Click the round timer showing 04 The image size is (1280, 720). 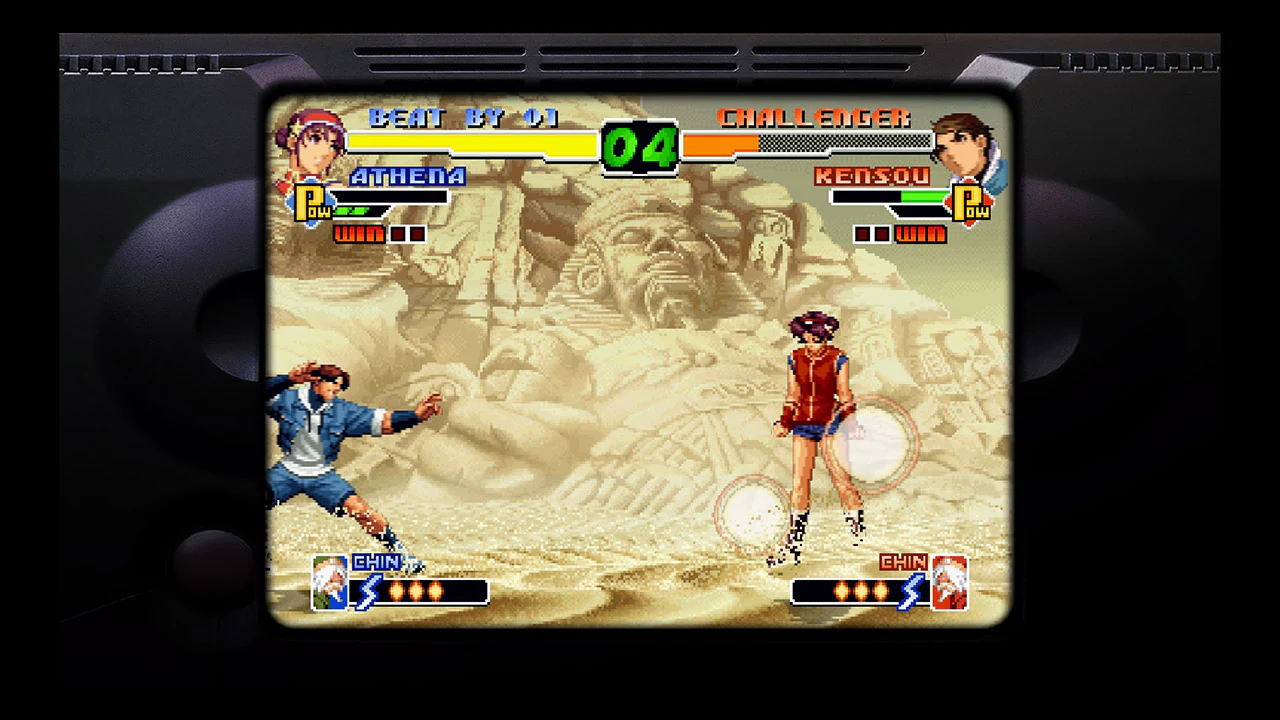(x=641, y=143)
